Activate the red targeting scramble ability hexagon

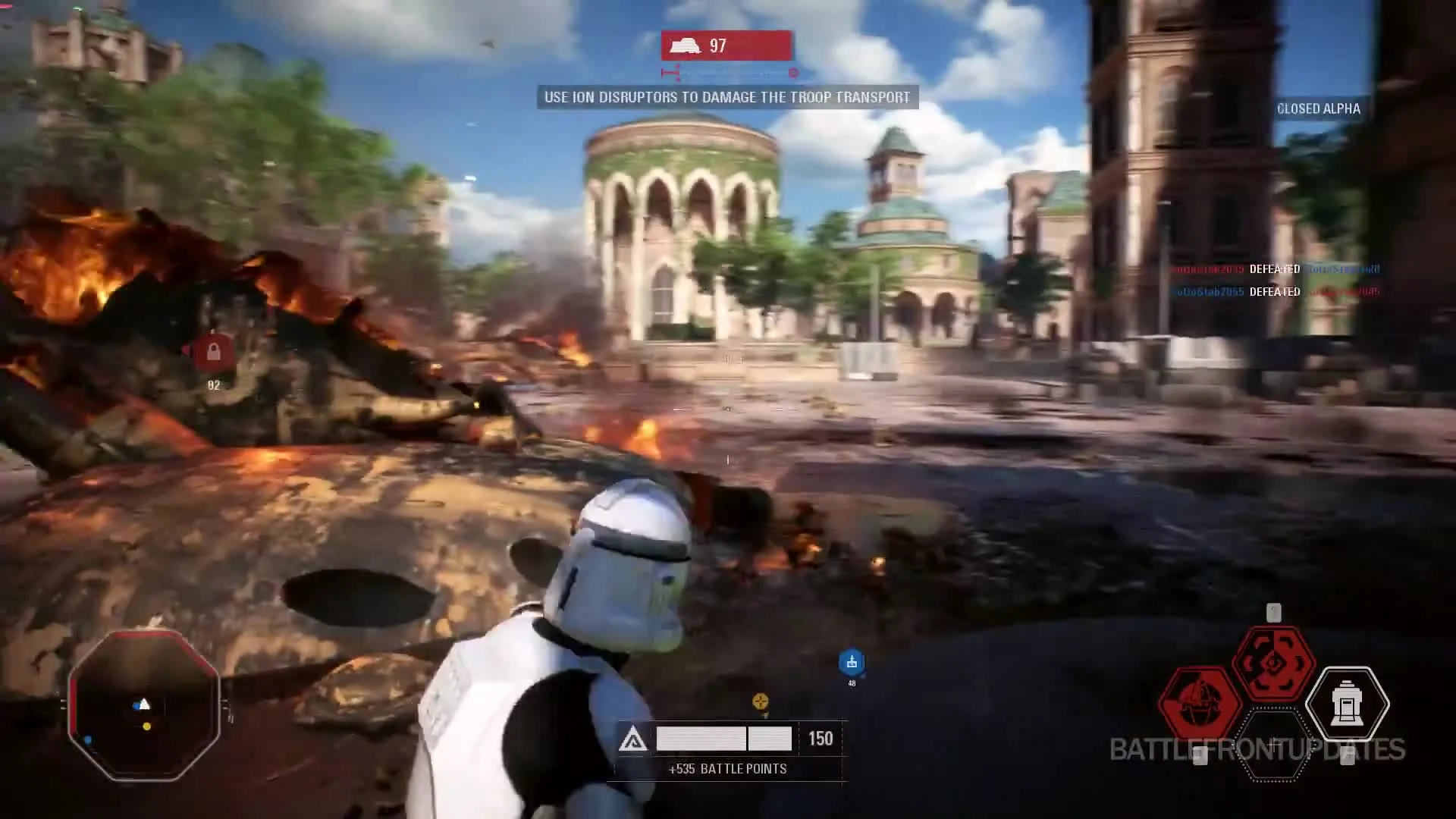tap(1272, 661)
